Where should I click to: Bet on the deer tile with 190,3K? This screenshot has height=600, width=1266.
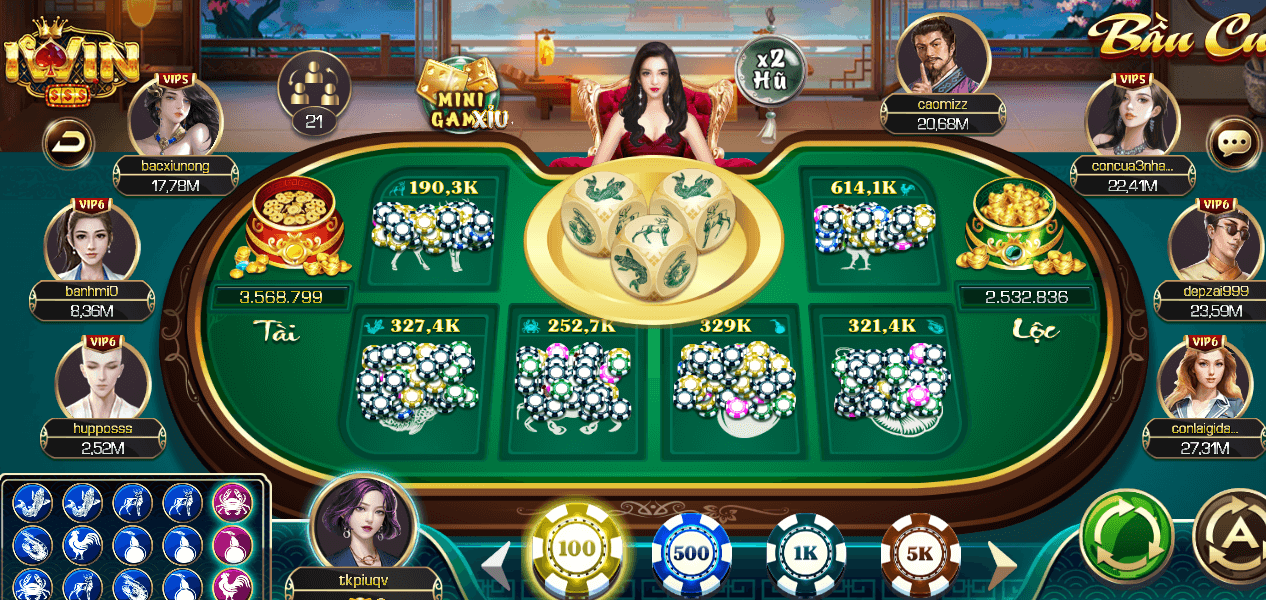tap(433, 227)
